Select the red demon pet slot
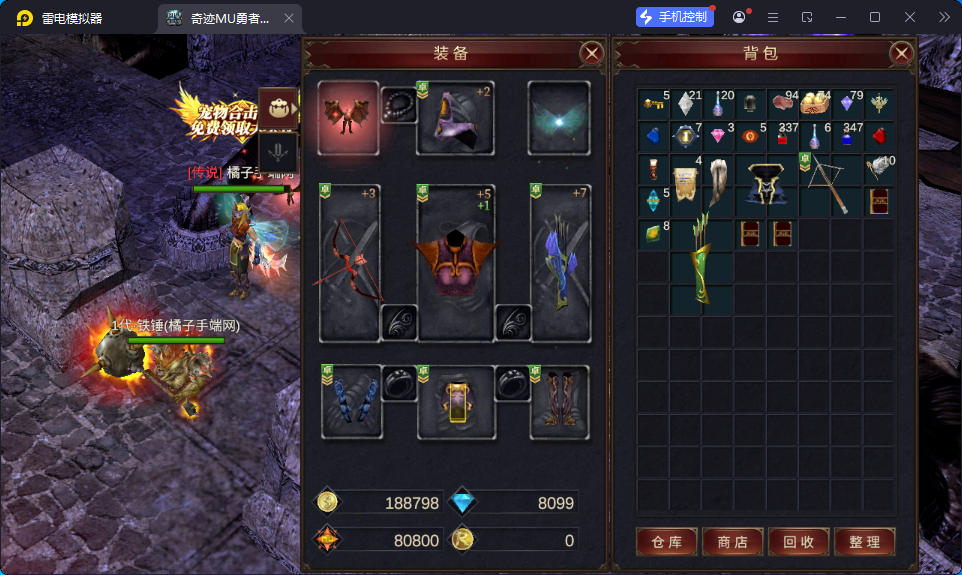The width and height of the screenshot is (962, 575). (x=348, y=118)
